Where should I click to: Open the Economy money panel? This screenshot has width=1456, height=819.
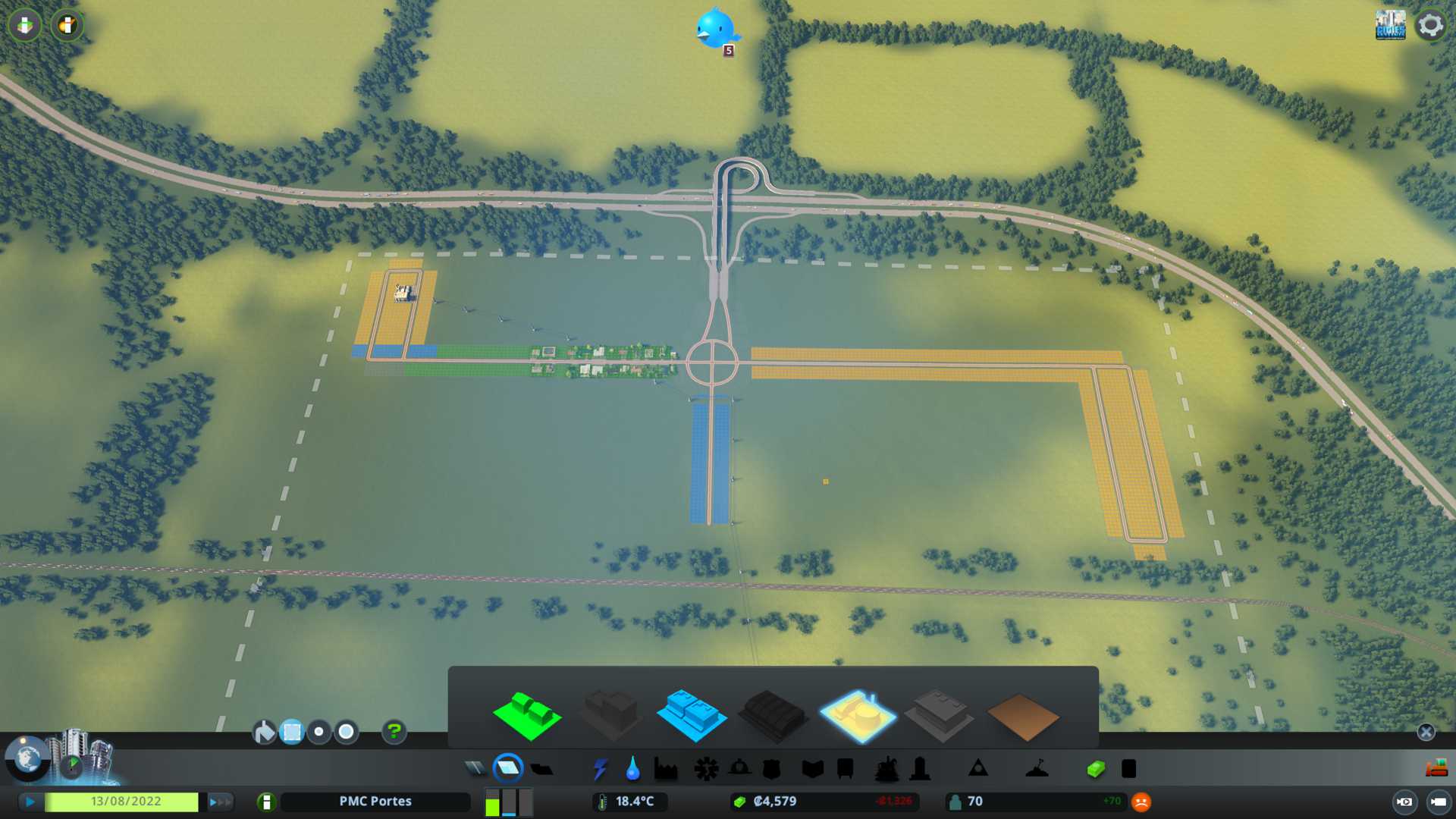1095,769
